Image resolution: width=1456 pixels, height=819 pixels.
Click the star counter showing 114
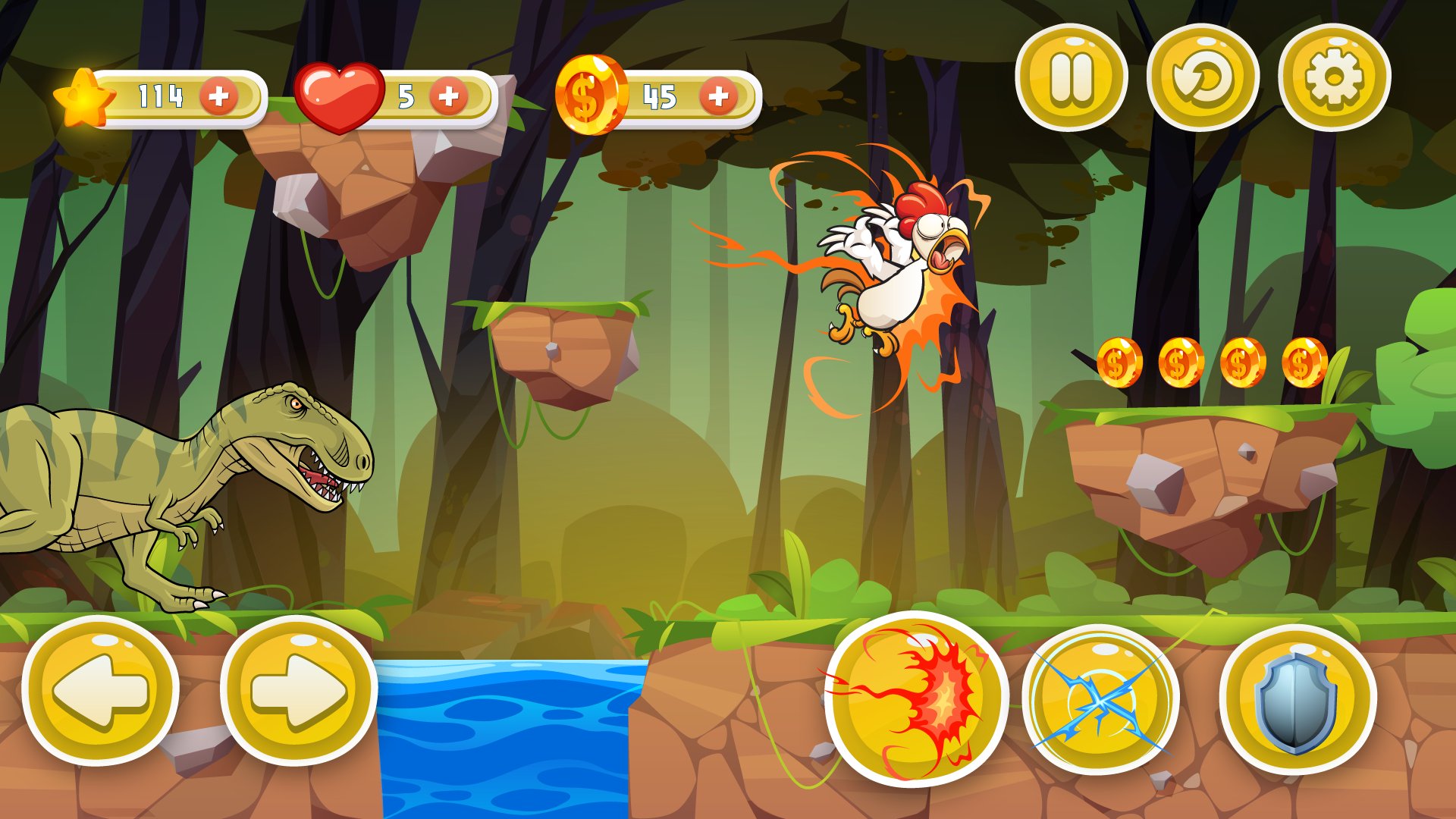coord(159,96)
